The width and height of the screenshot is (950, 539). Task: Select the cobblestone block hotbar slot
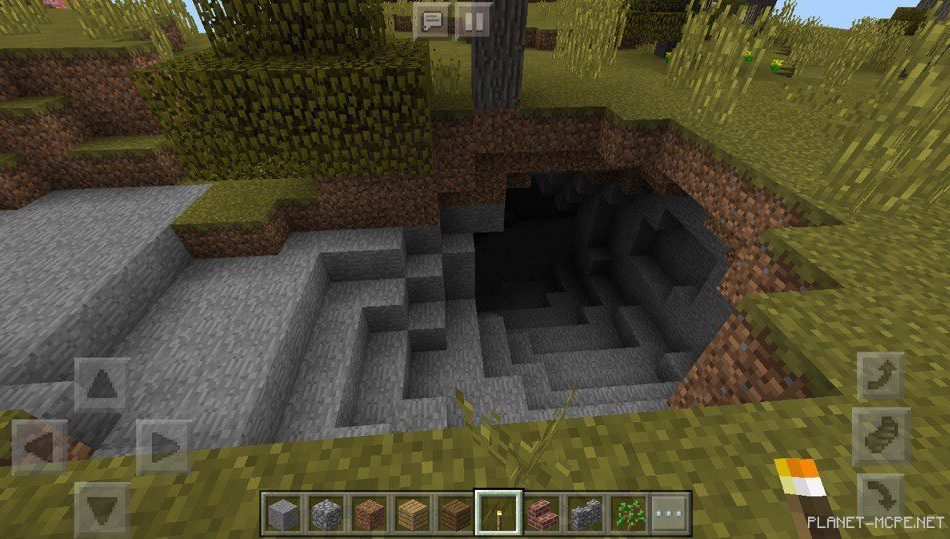[x=325, y=513]
